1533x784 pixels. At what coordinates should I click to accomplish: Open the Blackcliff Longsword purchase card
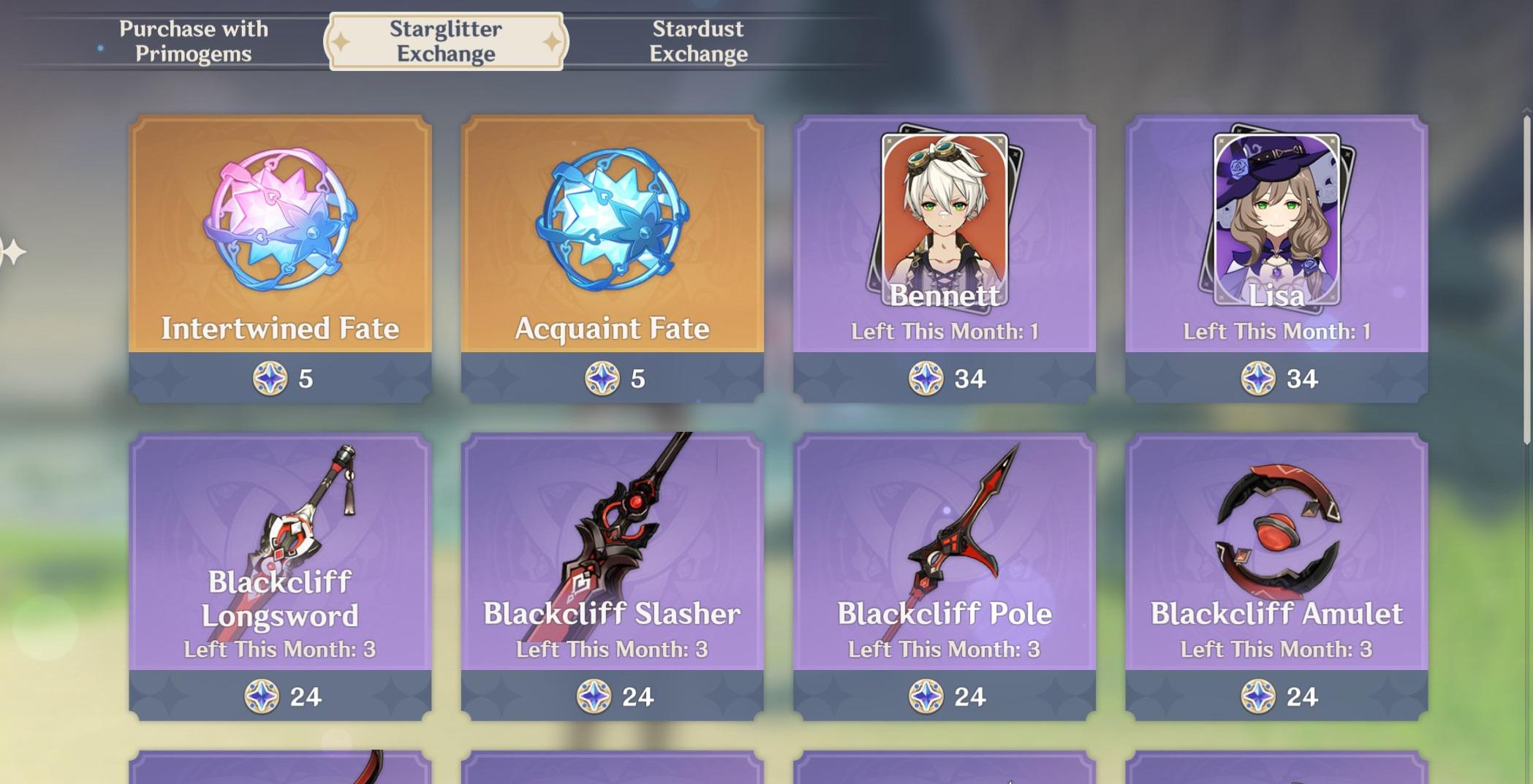click(281, 555)
